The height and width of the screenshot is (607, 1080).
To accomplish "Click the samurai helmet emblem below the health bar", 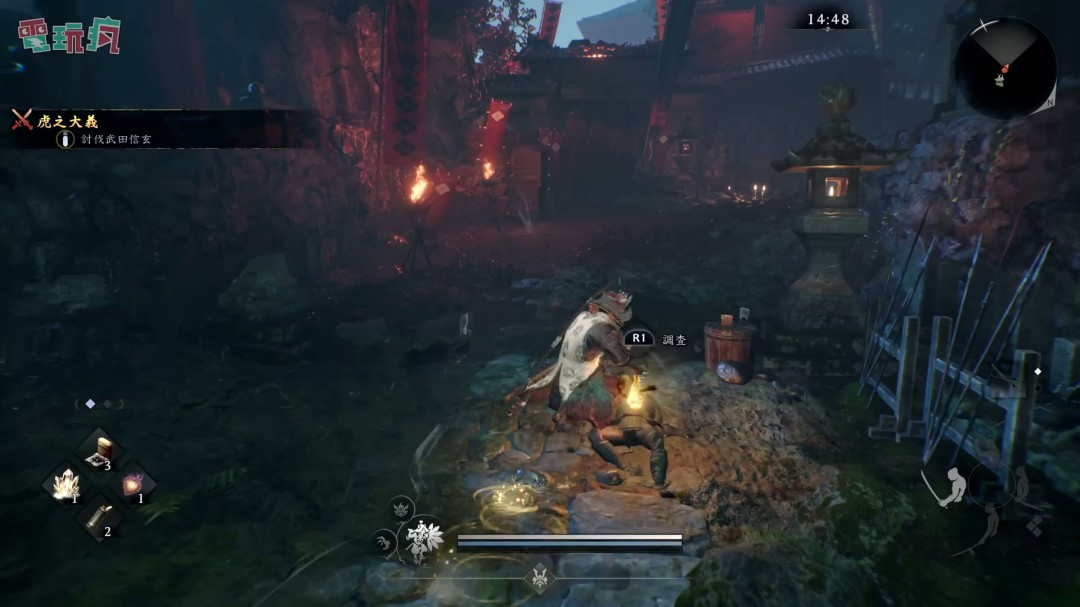I will pos(540,577).
